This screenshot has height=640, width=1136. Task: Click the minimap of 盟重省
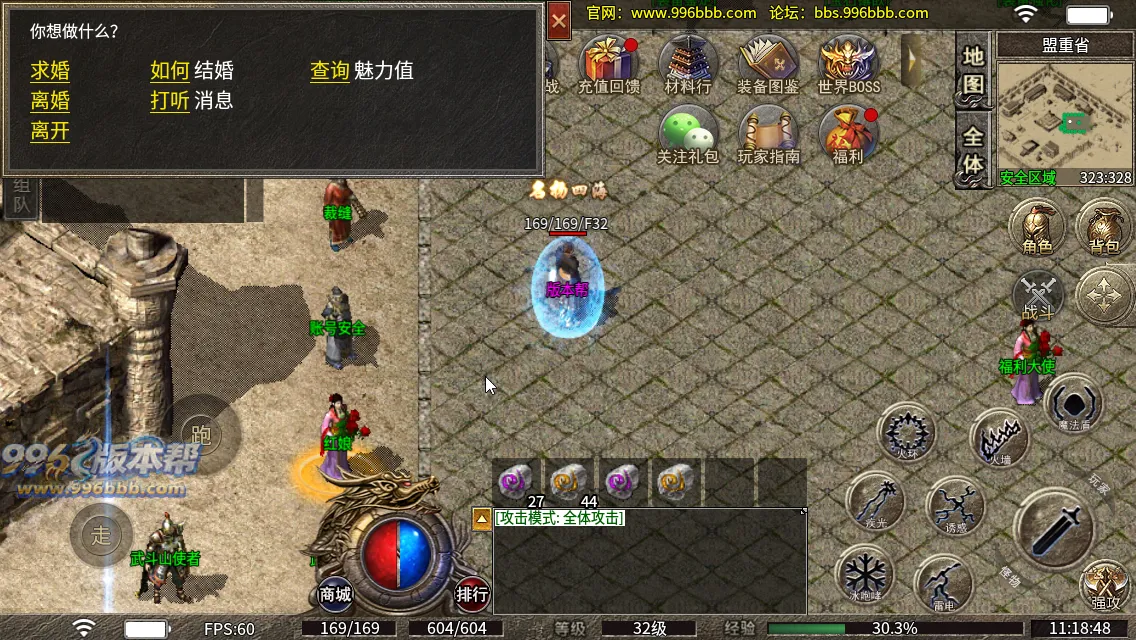[1064, 120]
